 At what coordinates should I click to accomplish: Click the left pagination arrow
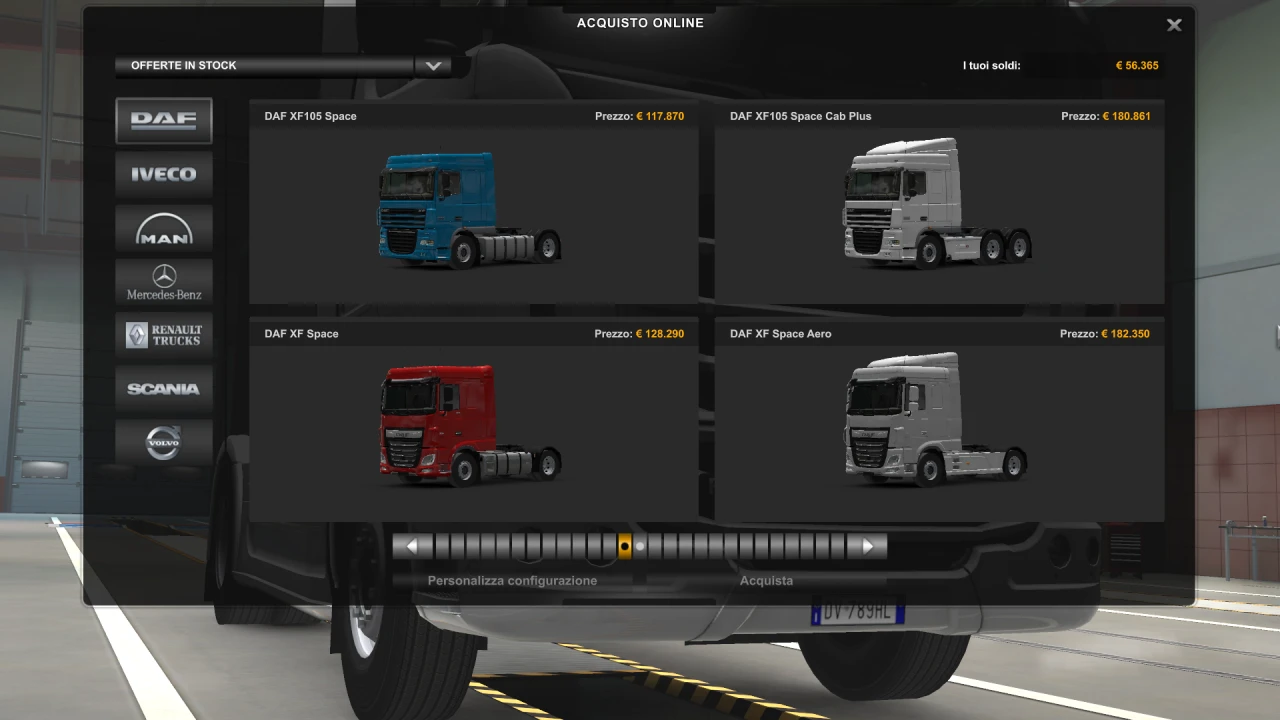tap(413, 545)
